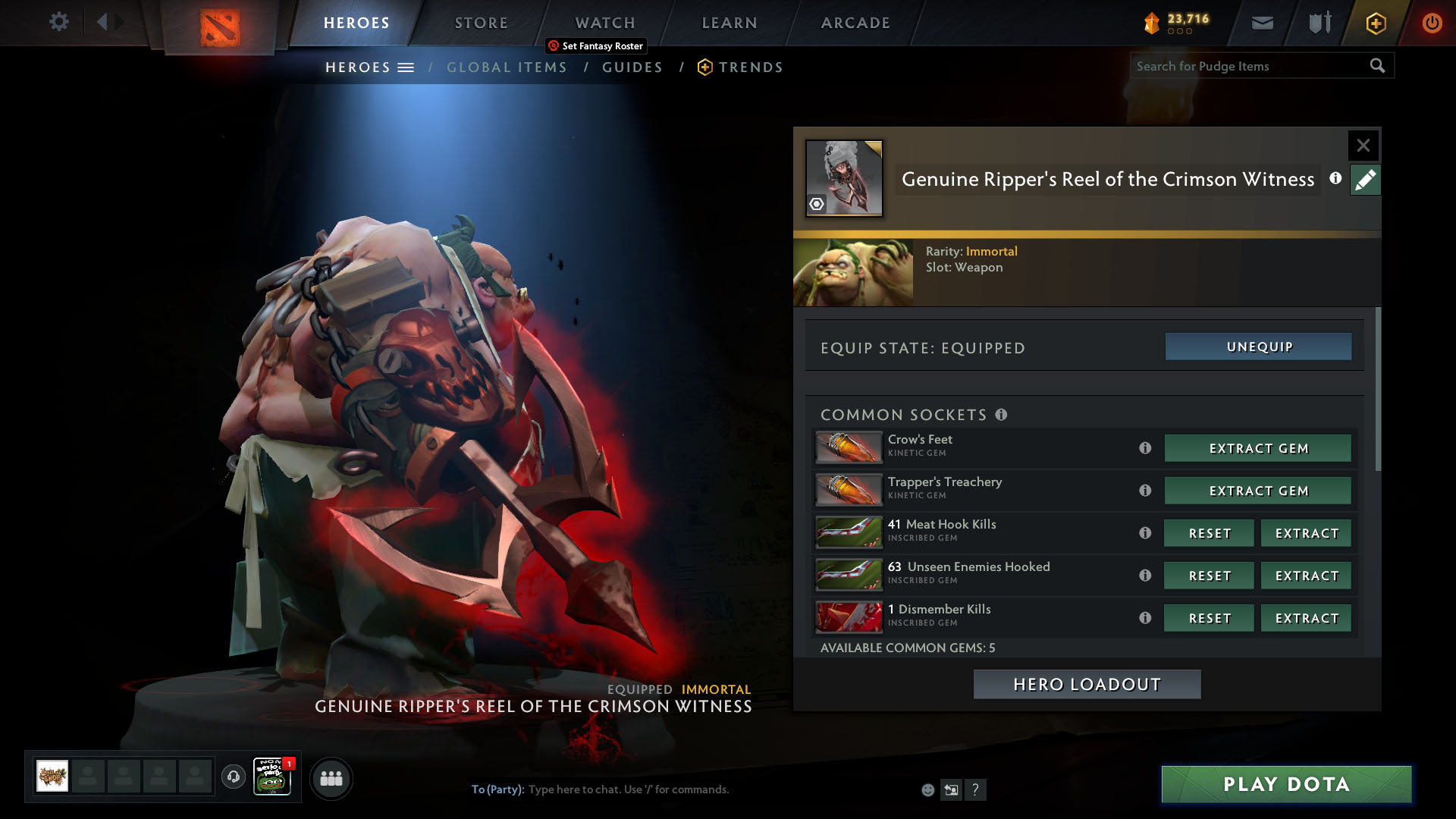Reset the Dismember Kills gem
The image size is (1456, 819).
(1209, 618)
